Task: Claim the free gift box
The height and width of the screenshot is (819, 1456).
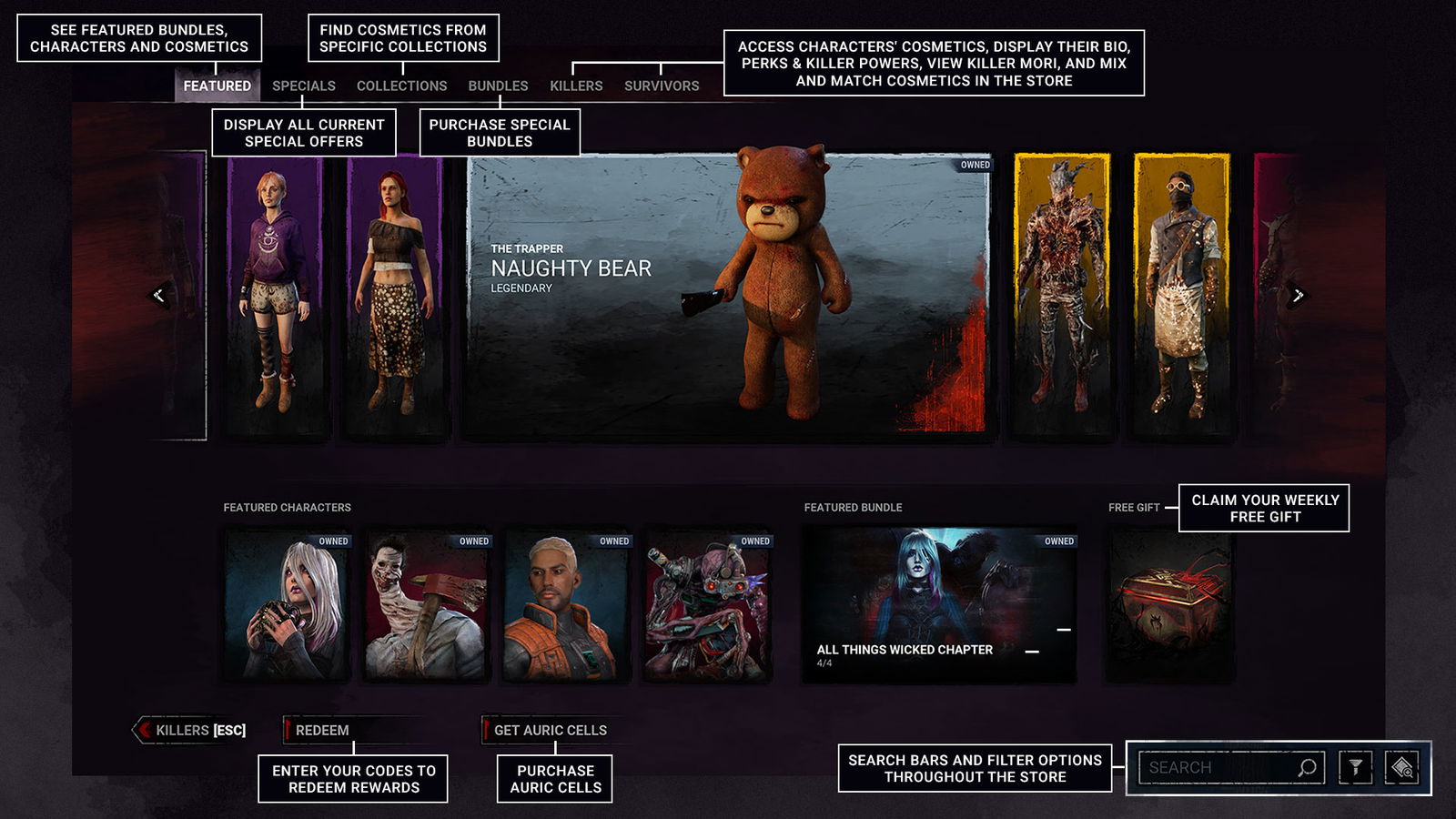Action: 1169,607
